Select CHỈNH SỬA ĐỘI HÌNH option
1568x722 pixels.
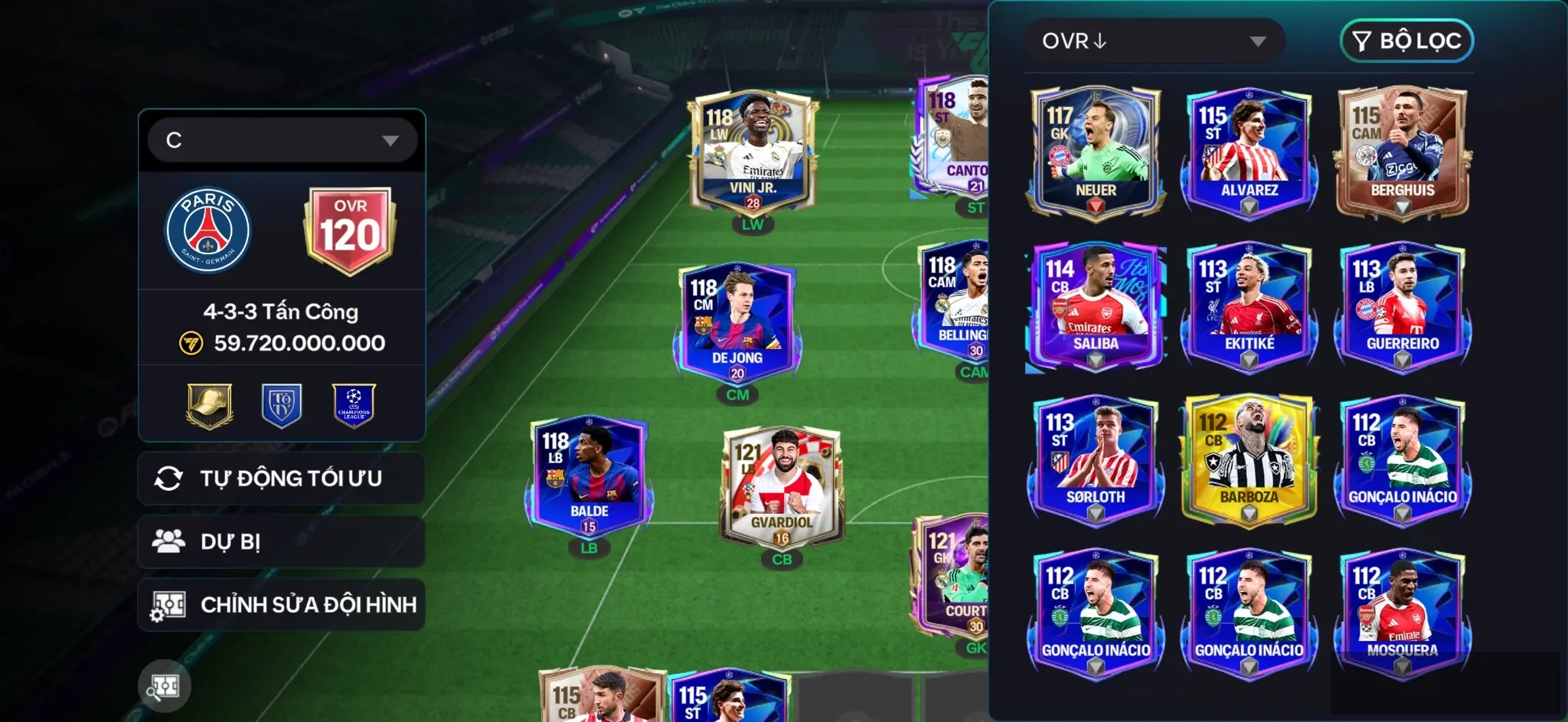281,605
